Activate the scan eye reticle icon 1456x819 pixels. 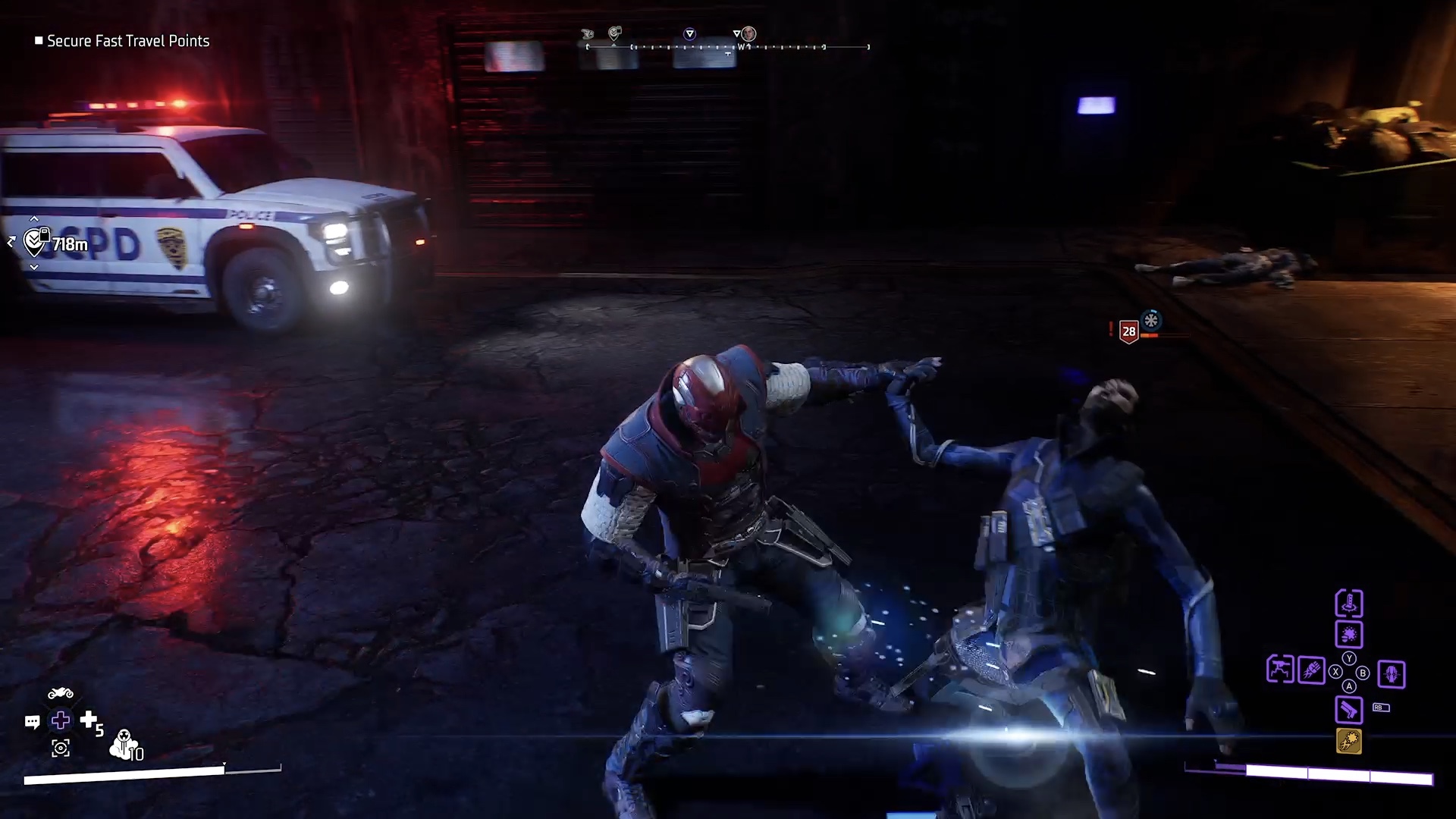pos(61,748)
